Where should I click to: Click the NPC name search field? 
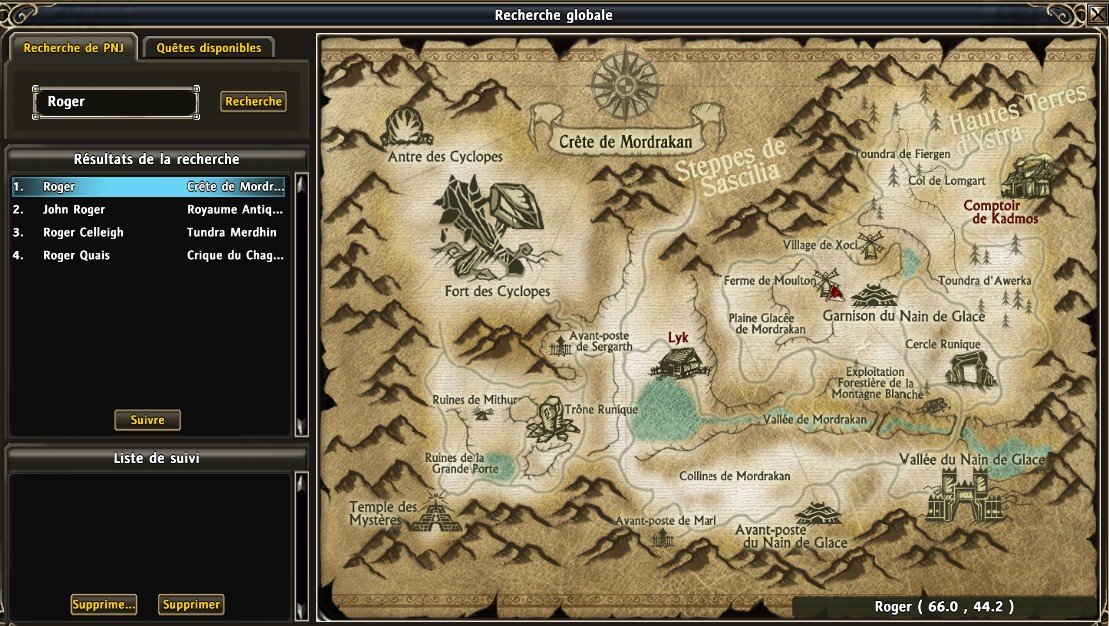click(x=116, y=102)
